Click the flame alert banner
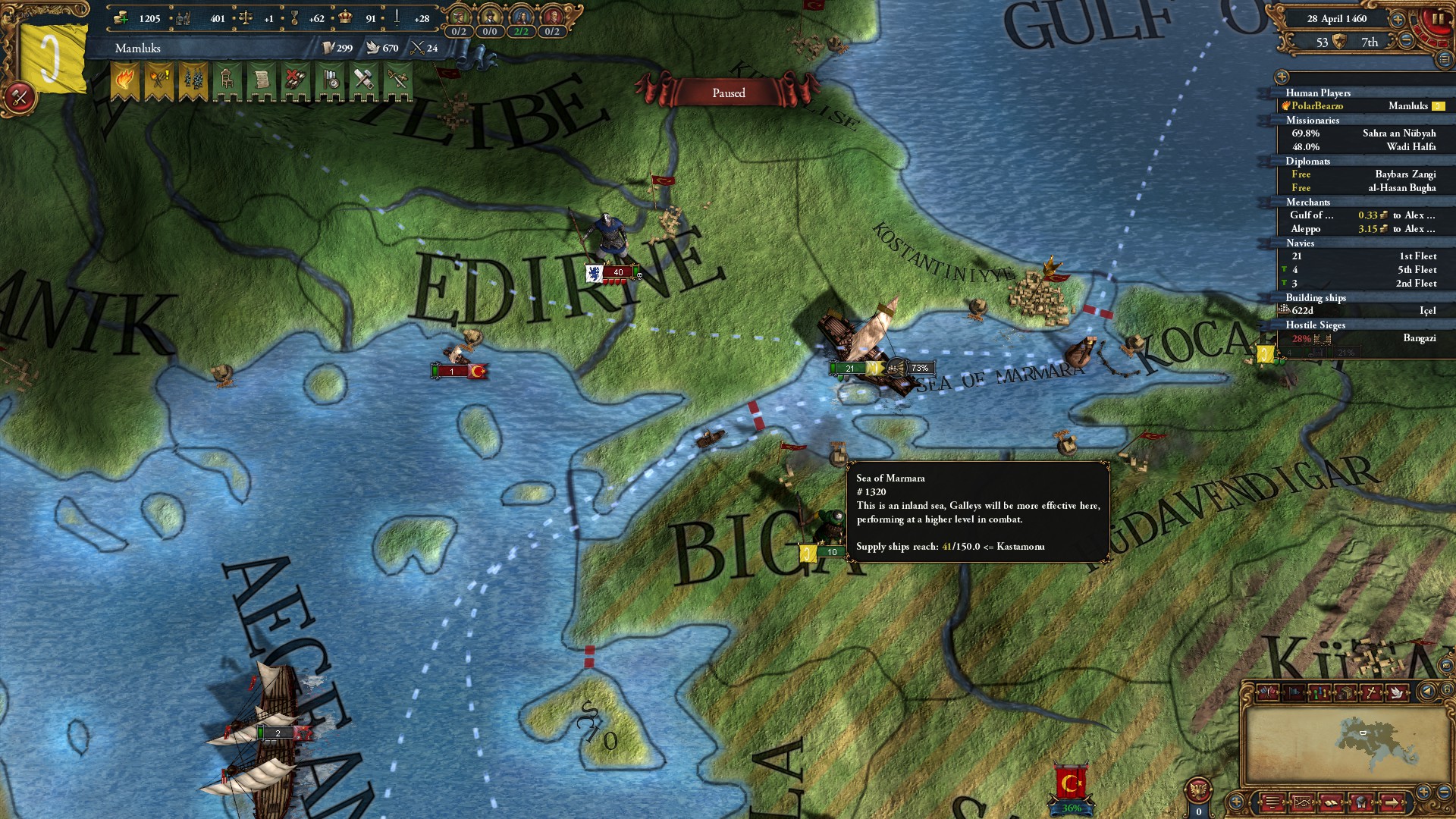1456x819 pixels. coord(125,80)
